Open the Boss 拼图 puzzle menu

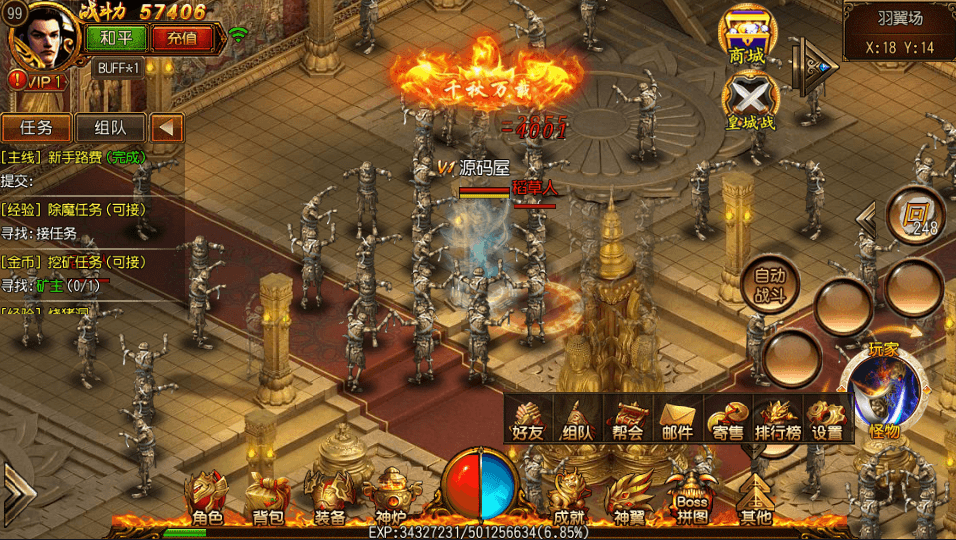[x=692, y=497]
